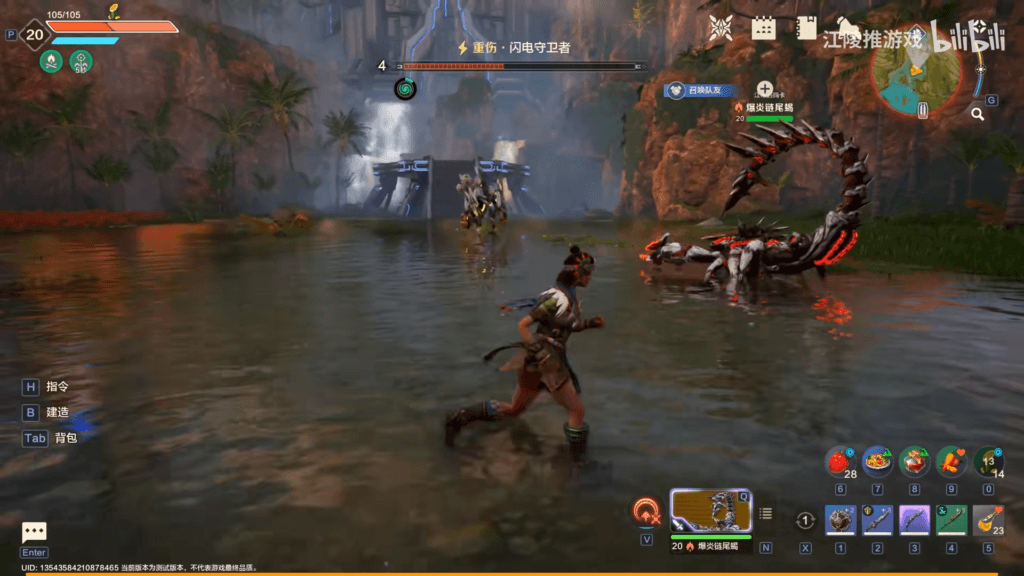Use the plated dish food item

pos(877,461)
